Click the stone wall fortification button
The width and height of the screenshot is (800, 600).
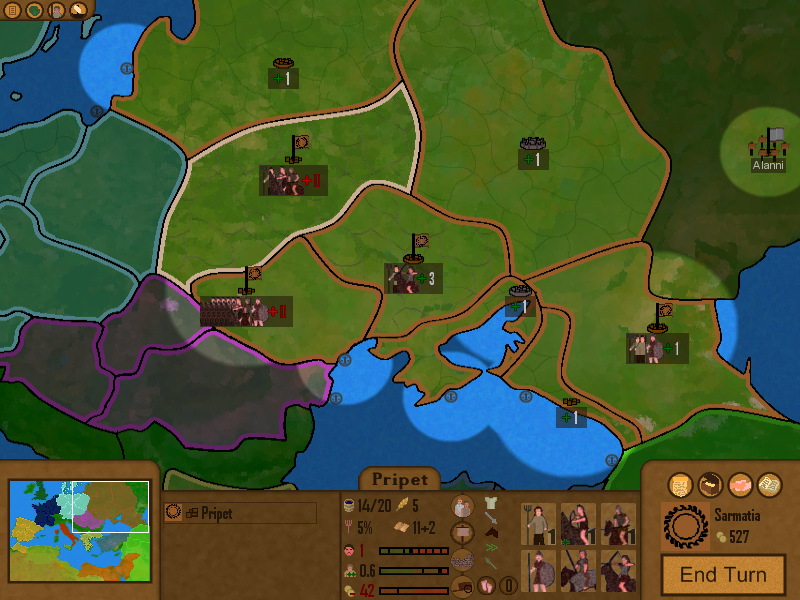pos(462,560)
